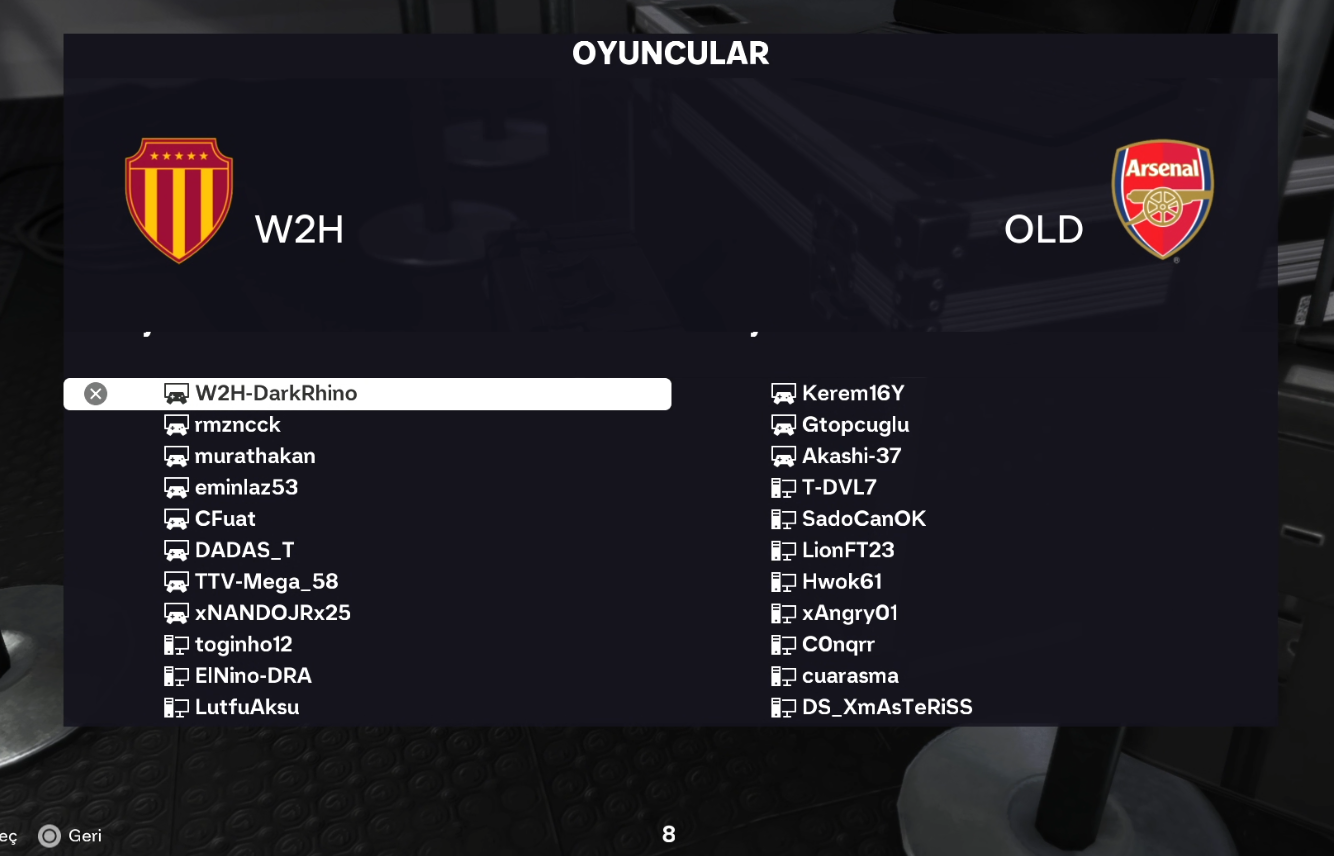Select Kerem16Y on the OLD team
This screenshot has height=856, width=1334.
coord(853,394)
